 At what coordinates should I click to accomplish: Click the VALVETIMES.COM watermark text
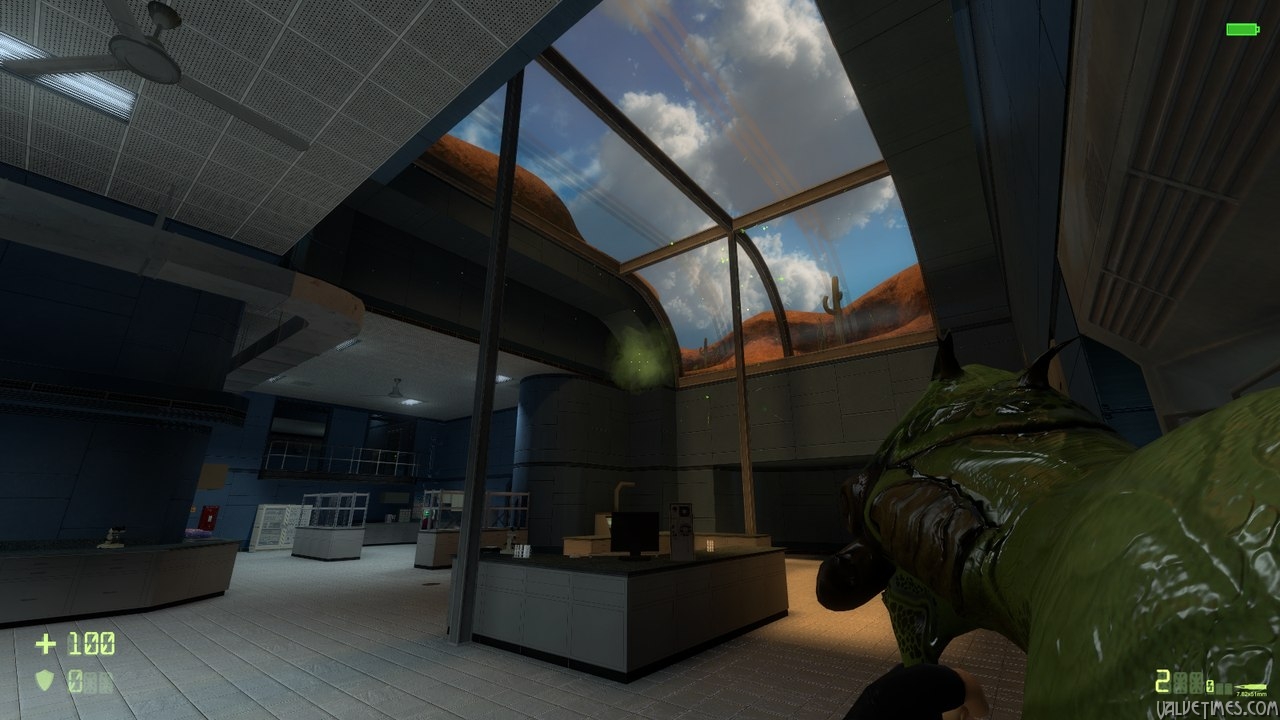1216,707
